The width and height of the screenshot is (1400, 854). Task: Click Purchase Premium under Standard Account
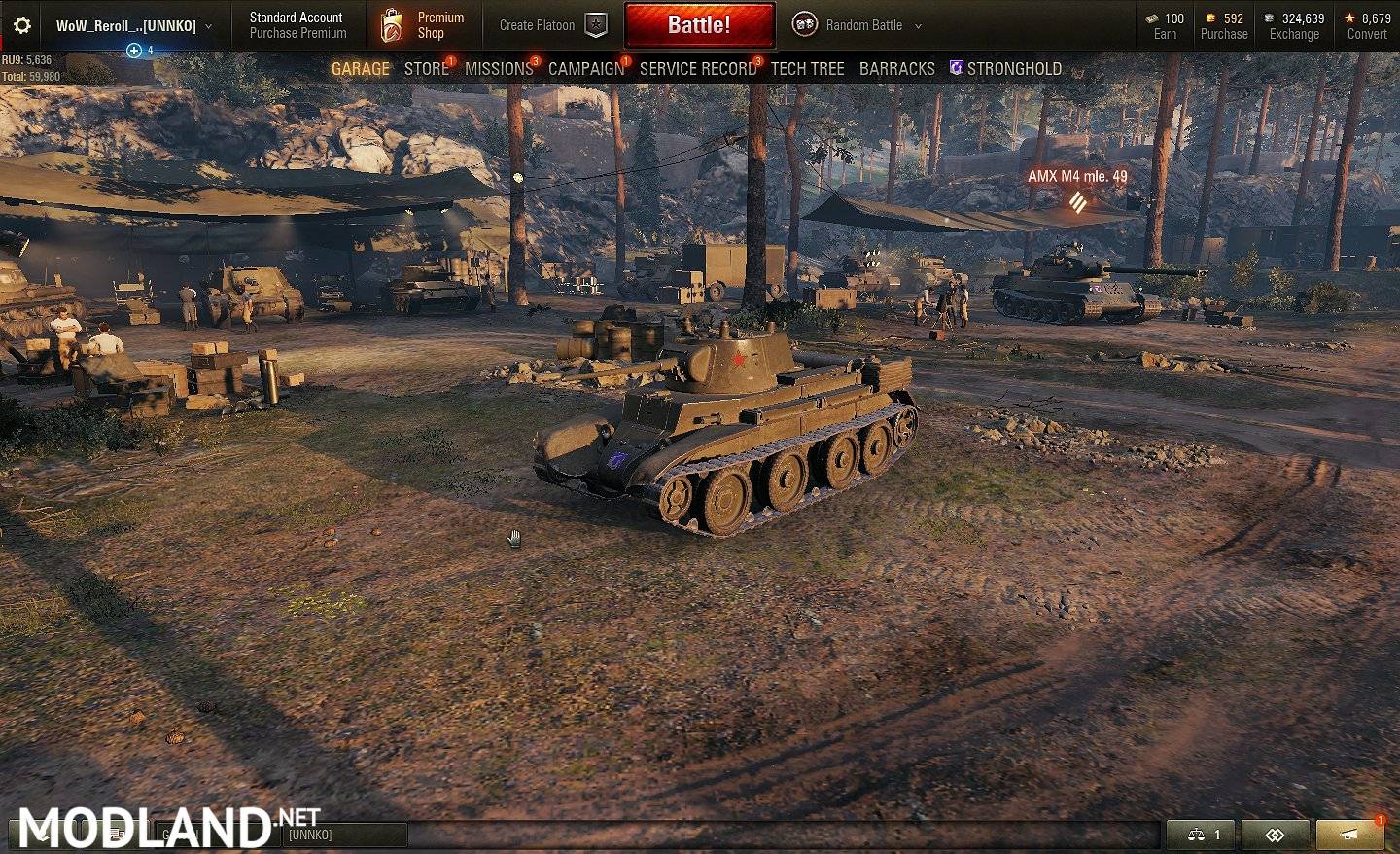[297, 33]
